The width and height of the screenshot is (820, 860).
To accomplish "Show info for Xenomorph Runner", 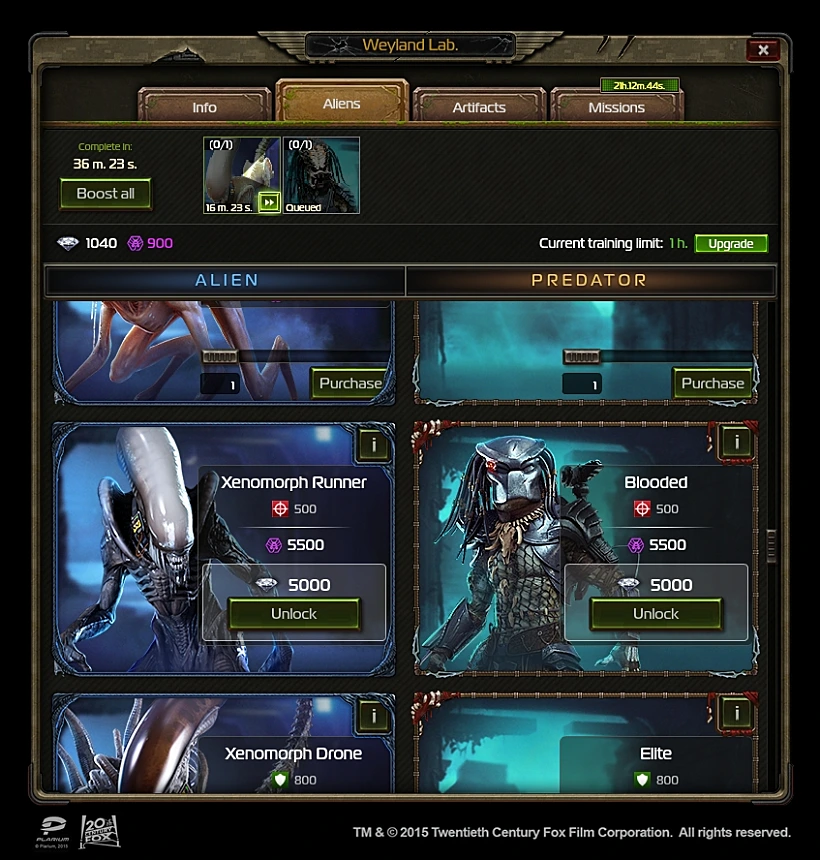I will (373, 442).
